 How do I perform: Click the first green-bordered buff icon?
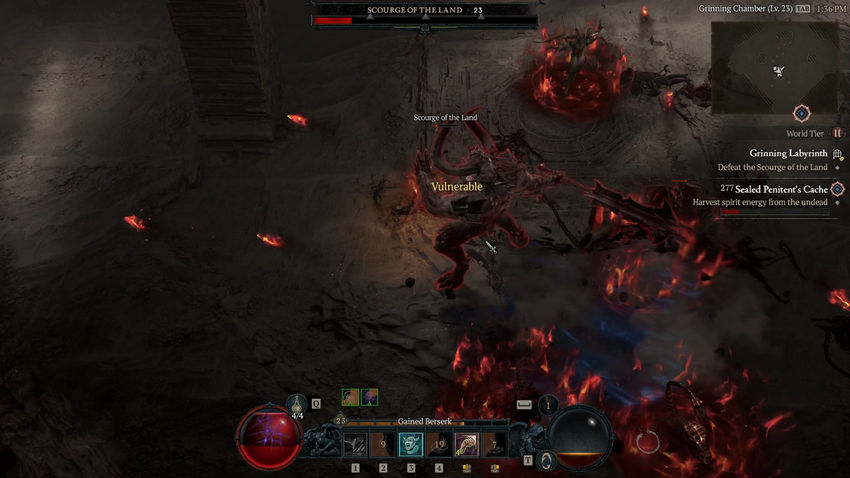(x=350, y=397)
